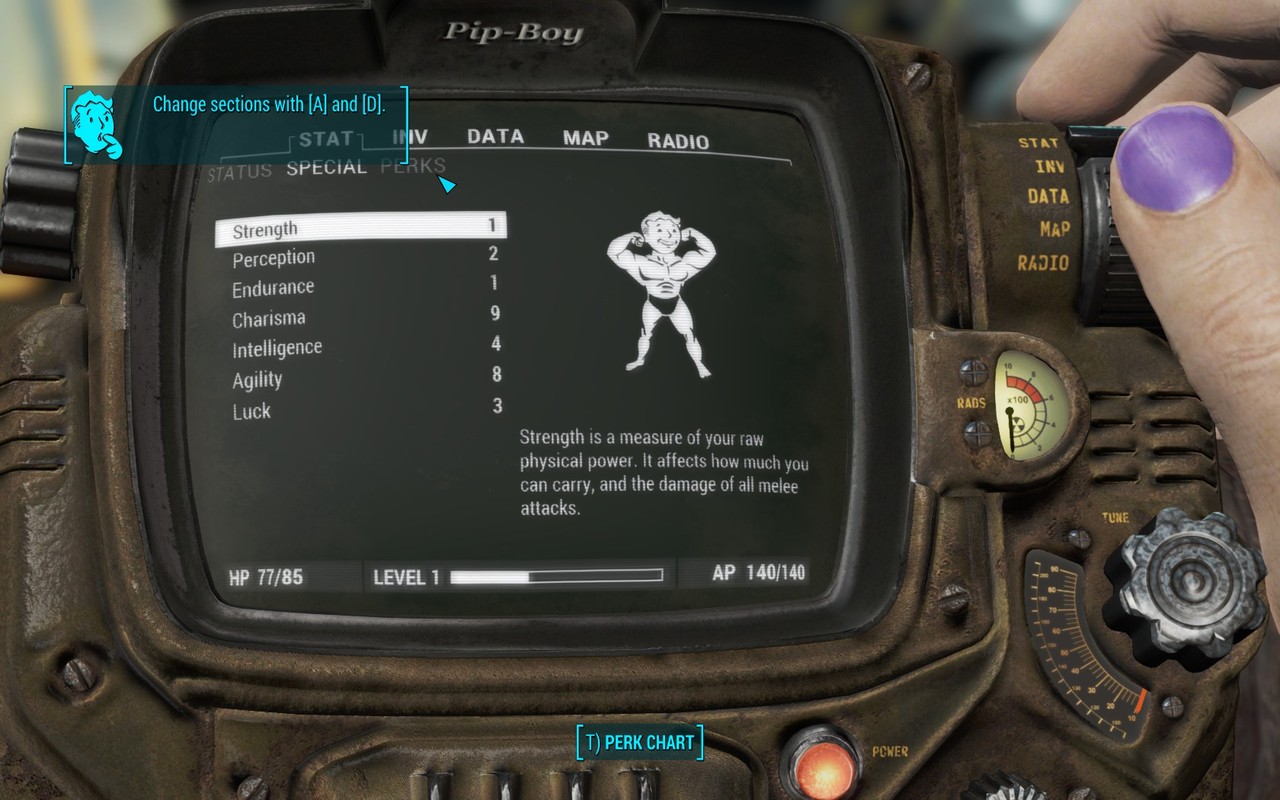This screenshot has width=1280, height=800.
Task: Select the Charisma stat entry
Action: pos(270,318)
